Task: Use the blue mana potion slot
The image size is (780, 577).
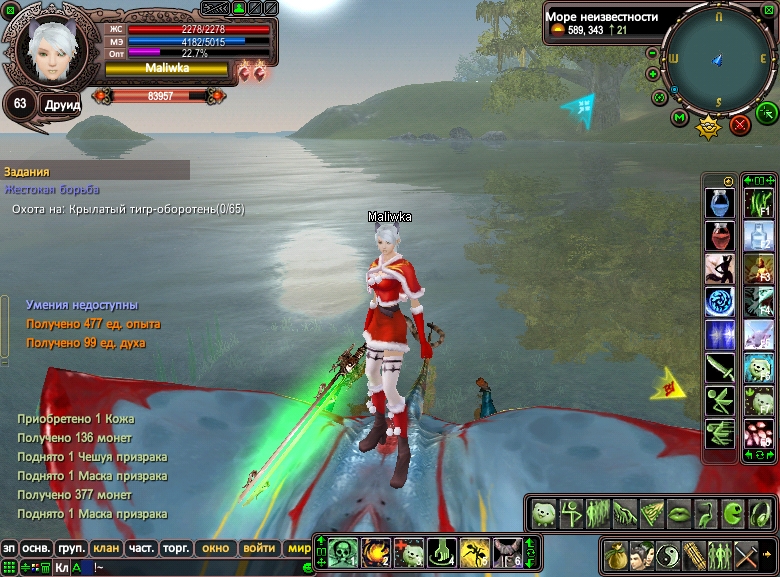Action: [719, 203]
